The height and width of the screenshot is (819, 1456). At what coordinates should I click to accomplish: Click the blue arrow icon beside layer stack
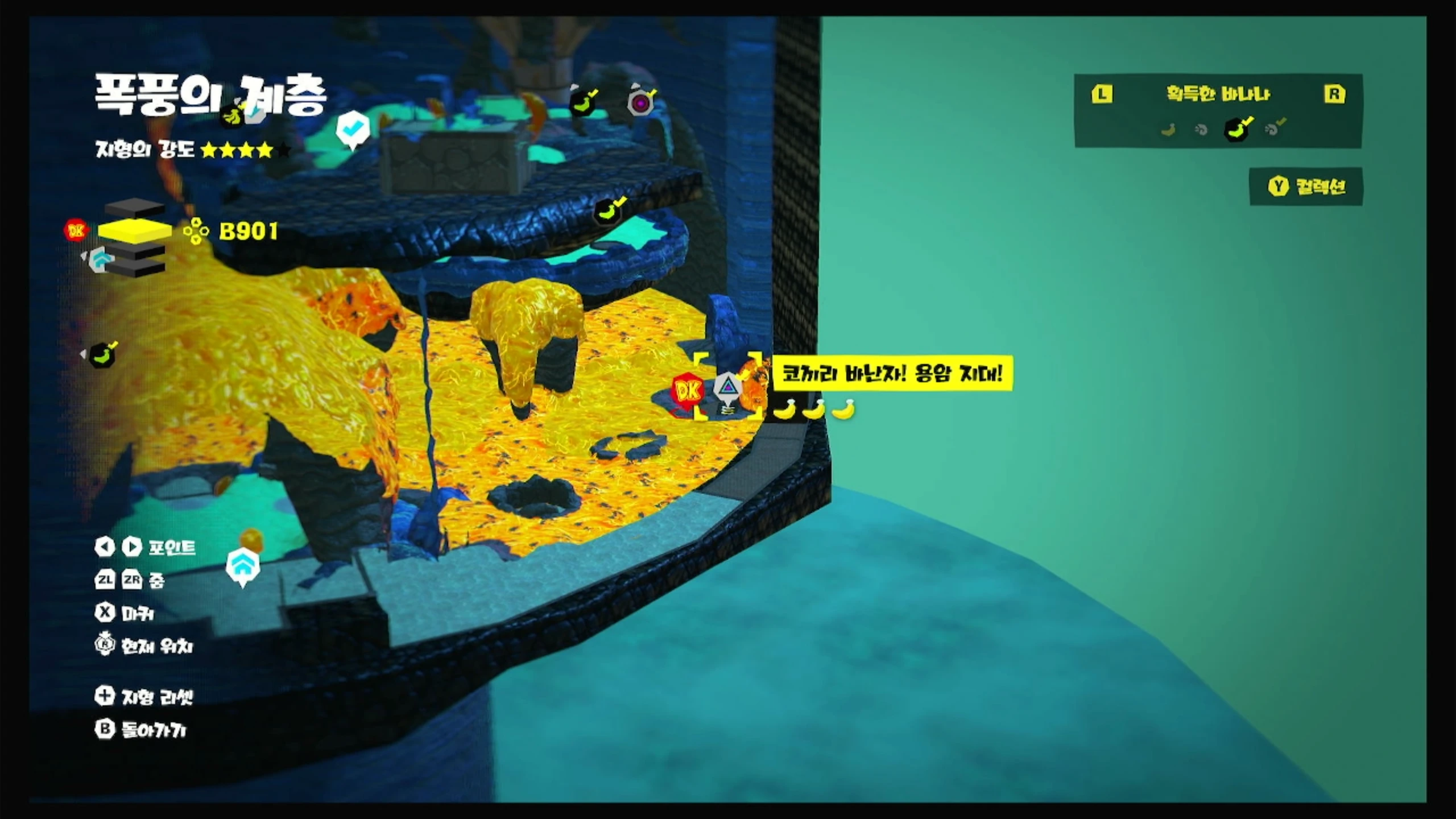coord(102,260)
